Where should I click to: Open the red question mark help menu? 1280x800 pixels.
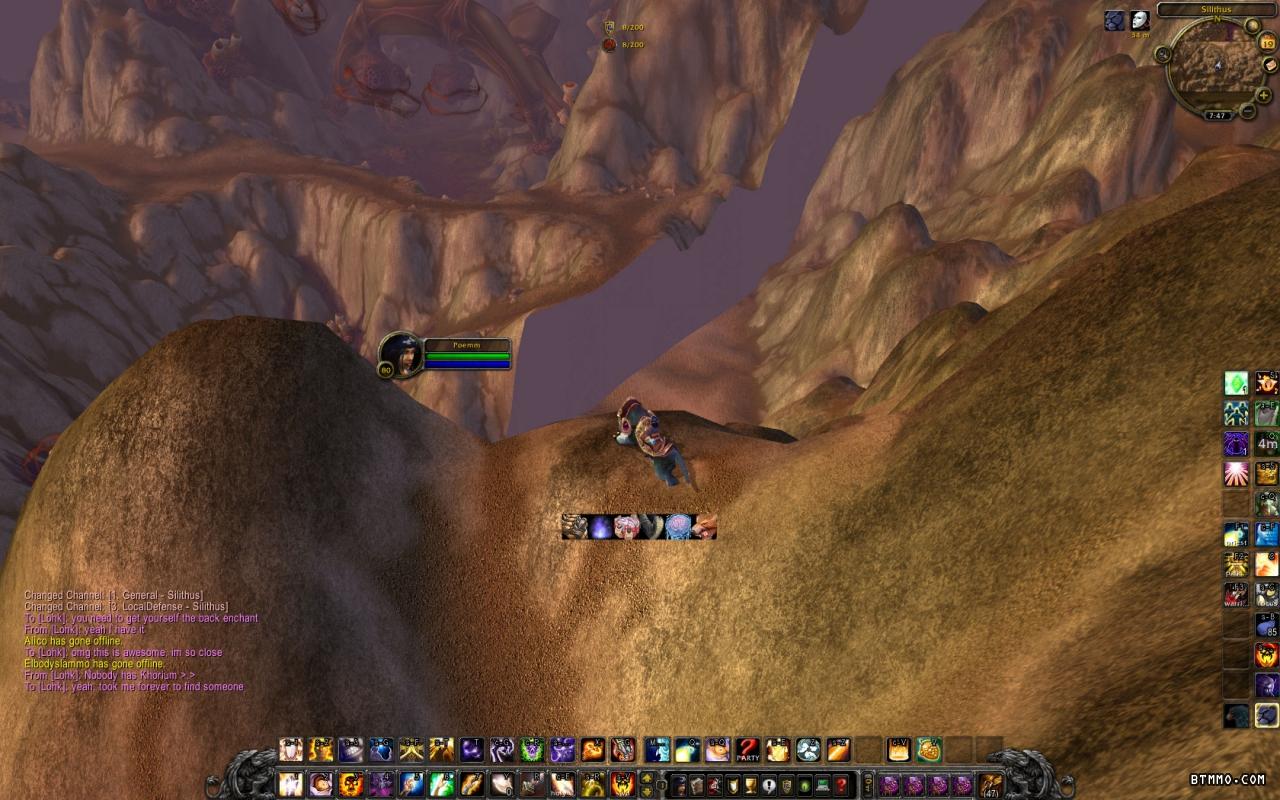[x=842, y=785]
